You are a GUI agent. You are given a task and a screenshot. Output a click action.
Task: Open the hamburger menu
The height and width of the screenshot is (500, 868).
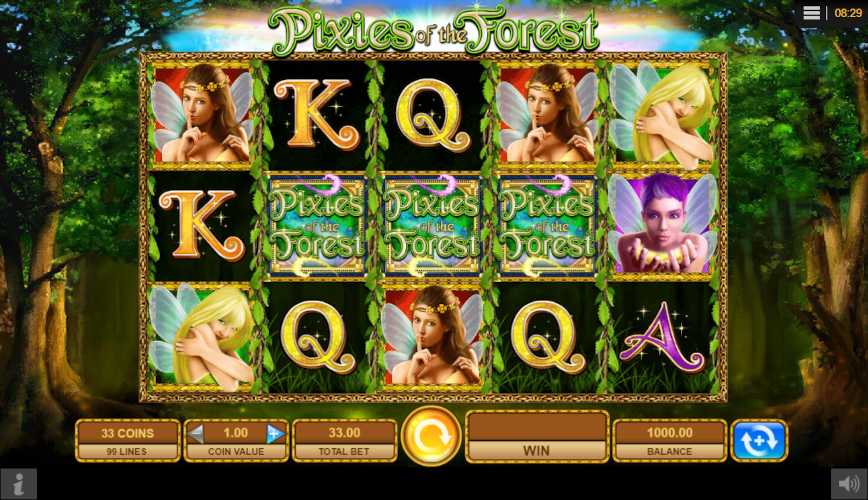point(811,13)
